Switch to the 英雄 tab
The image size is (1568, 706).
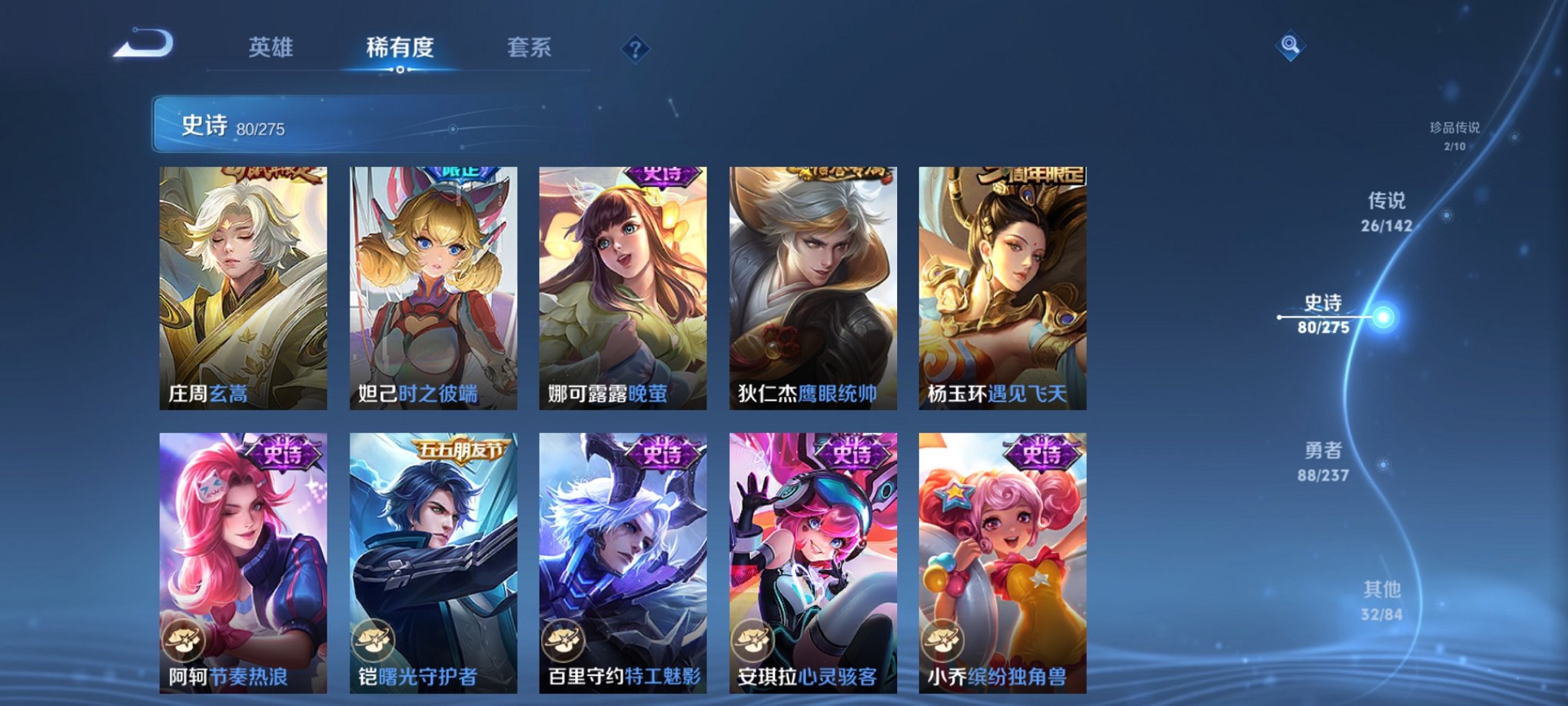point(273,47)
